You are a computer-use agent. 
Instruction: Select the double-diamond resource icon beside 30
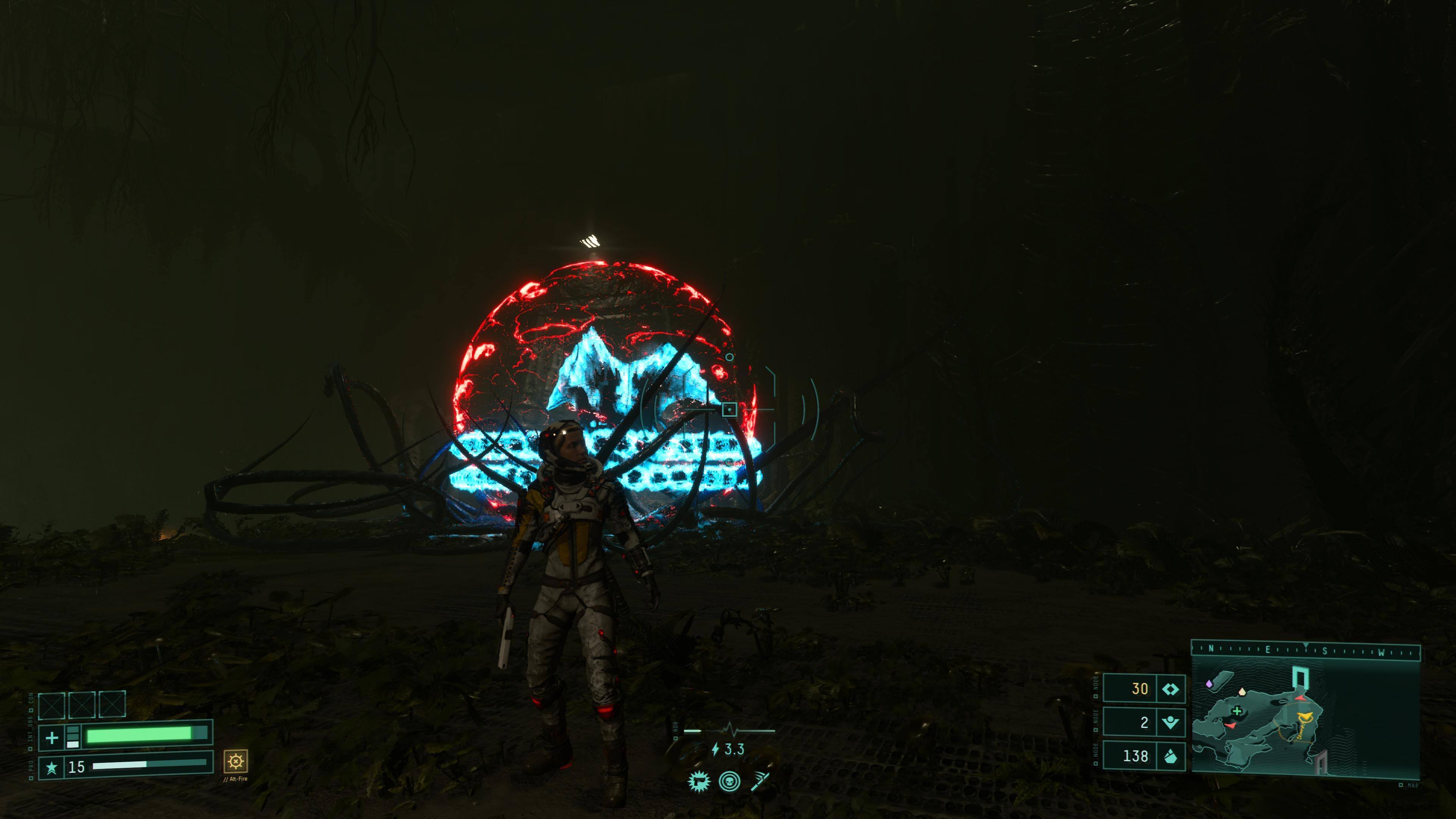1170,689
